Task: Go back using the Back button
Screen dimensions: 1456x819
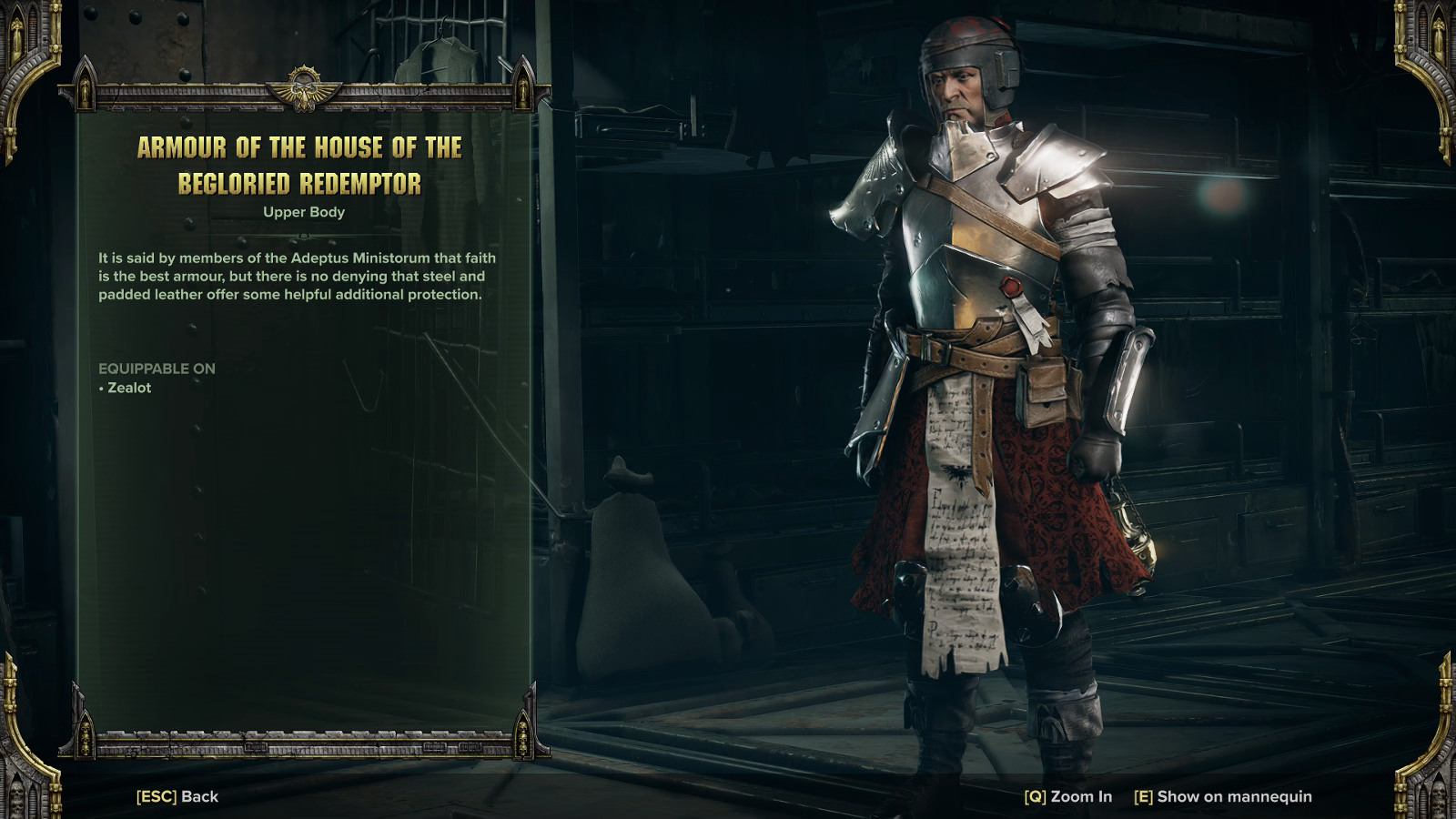Action: tap(178, 796)
